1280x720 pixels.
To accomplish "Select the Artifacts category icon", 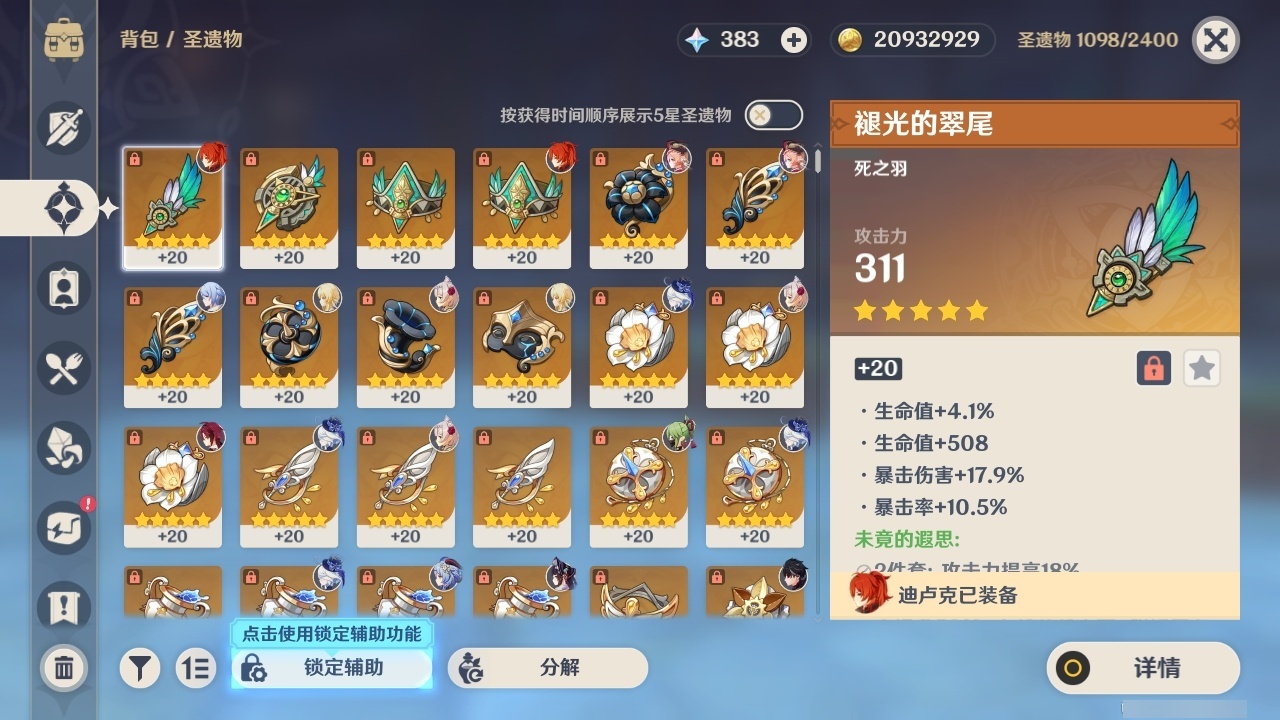I will 62,208.
